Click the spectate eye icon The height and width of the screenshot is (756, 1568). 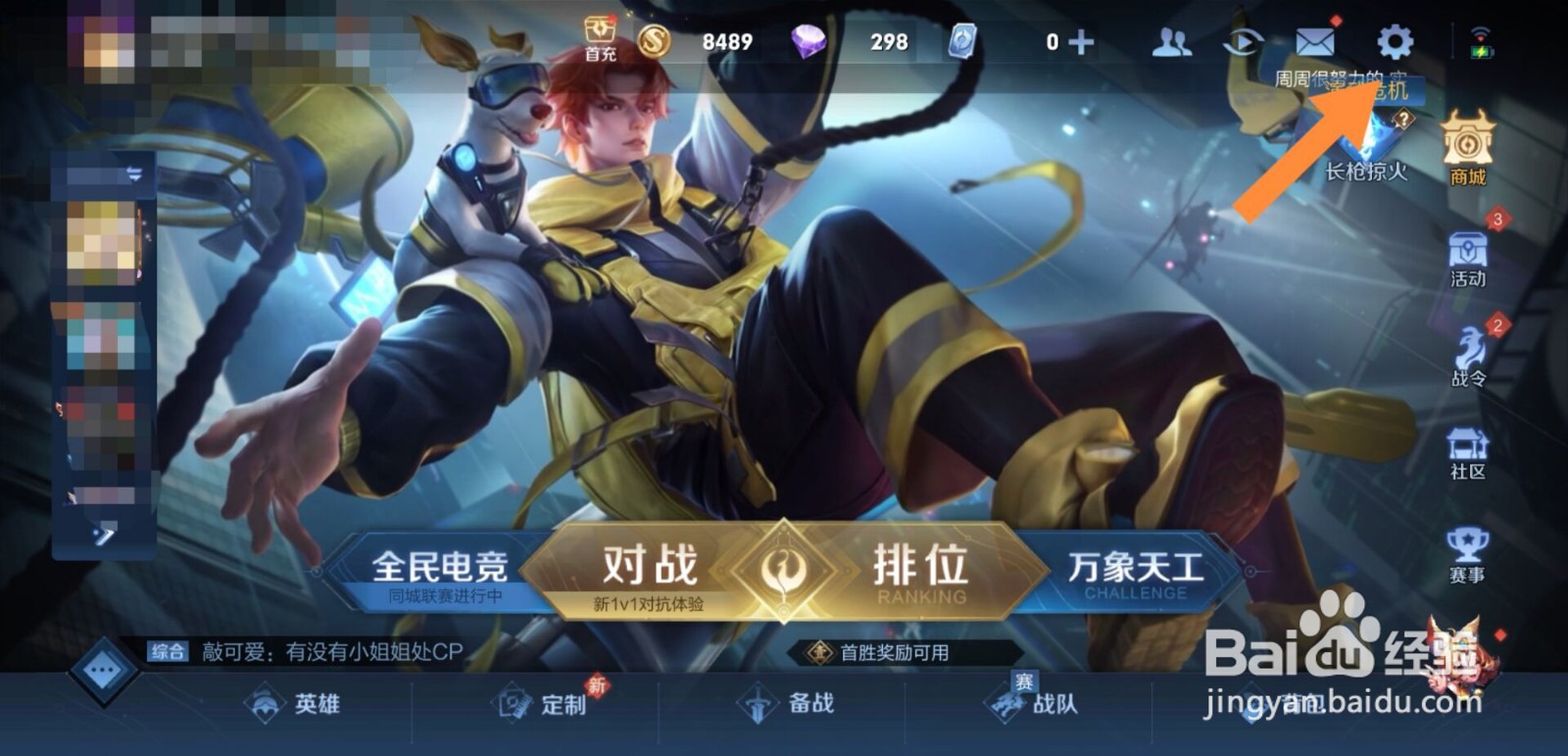click(1245, 41)
